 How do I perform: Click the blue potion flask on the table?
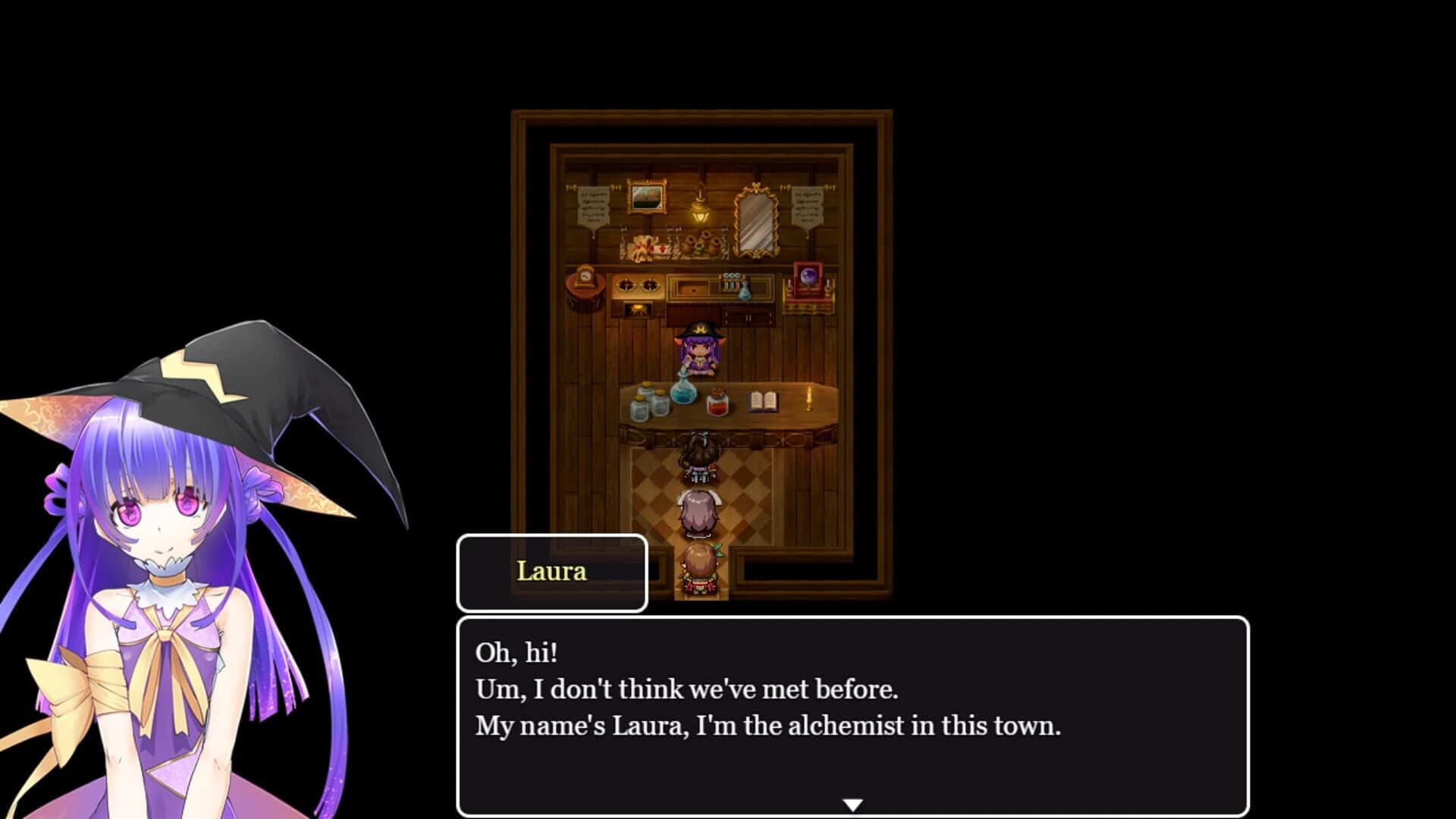click(682, 393)
